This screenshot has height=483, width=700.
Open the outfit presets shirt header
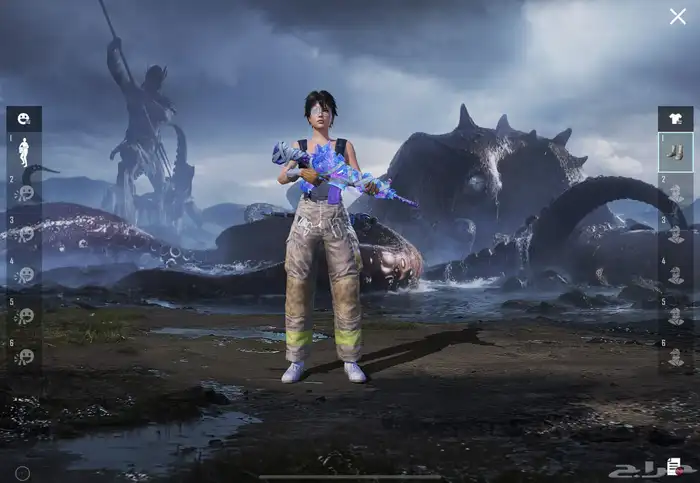(x=675, y=119)
